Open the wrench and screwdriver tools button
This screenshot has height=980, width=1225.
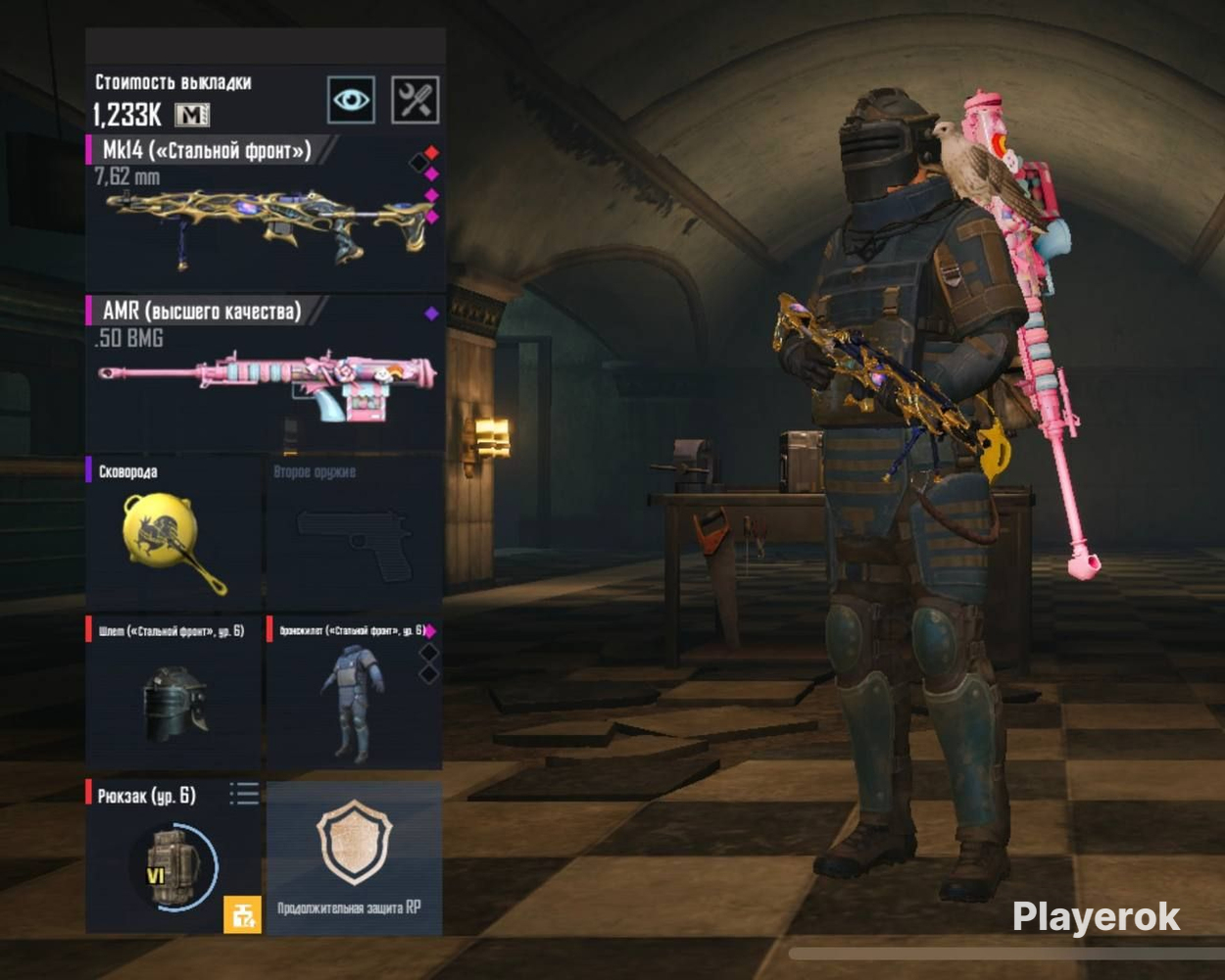point(415,100)
